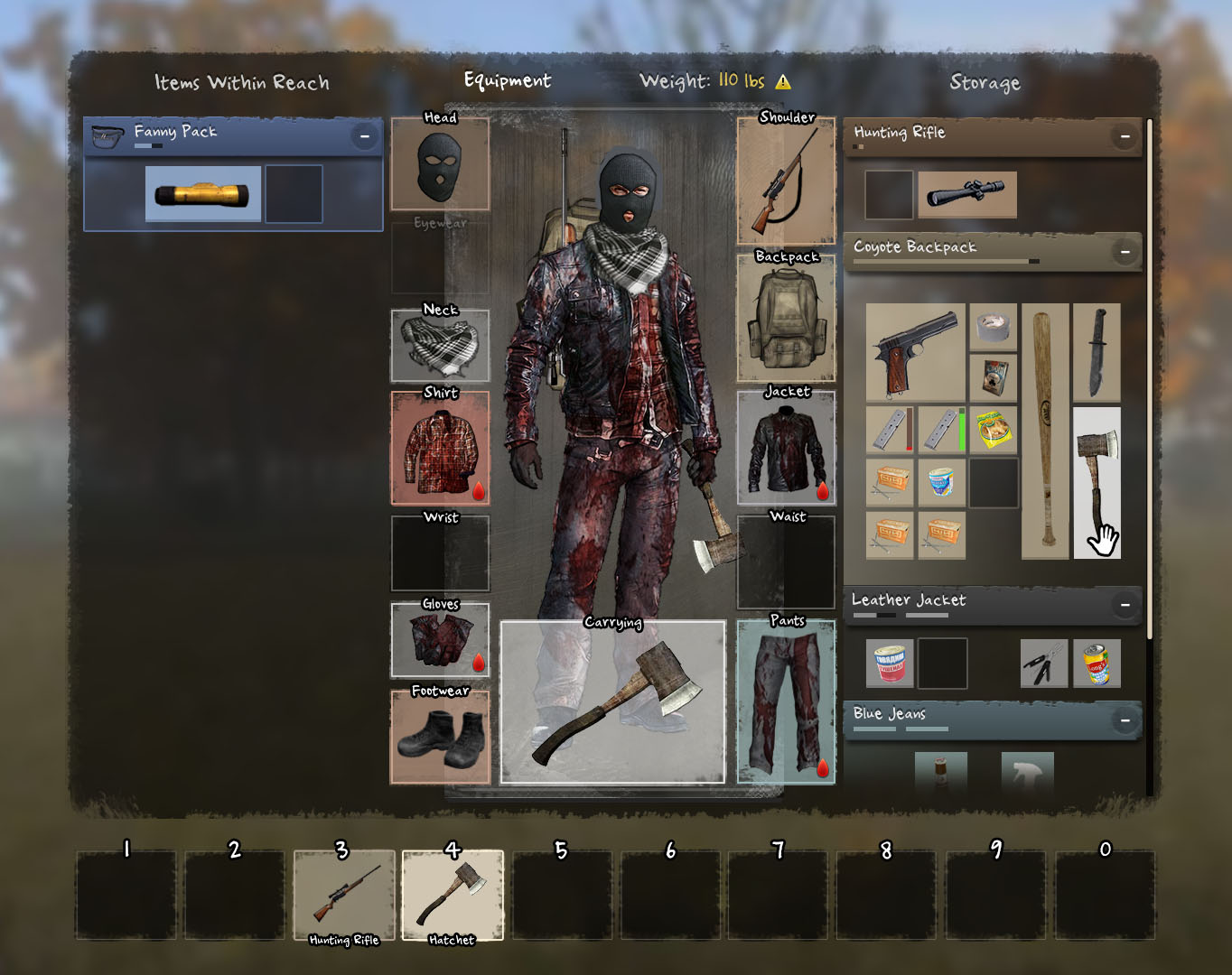1232x975 pixels.
Task: Select the hunting rifle in the Shoulder slot
Action: [x=786, y=181]
